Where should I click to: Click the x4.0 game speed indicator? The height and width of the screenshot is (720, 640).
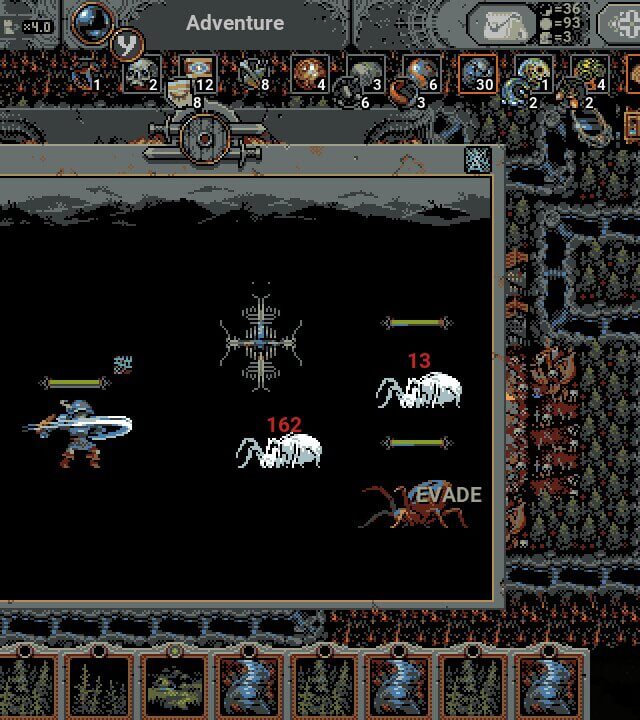(x=28, y=26)
